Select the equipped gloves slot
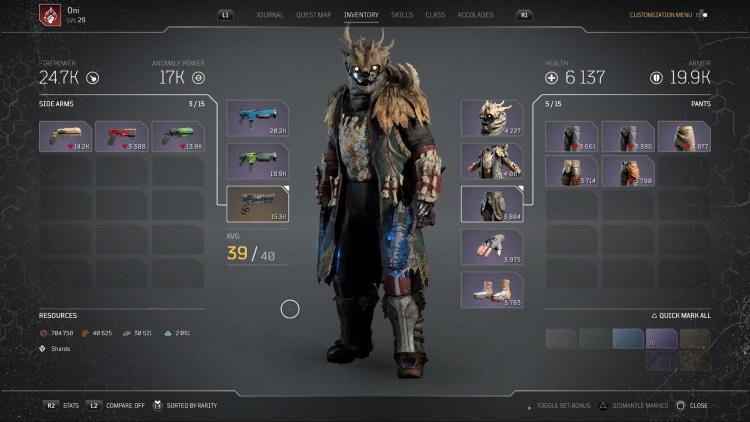750x422 pixels. point(491,247)
